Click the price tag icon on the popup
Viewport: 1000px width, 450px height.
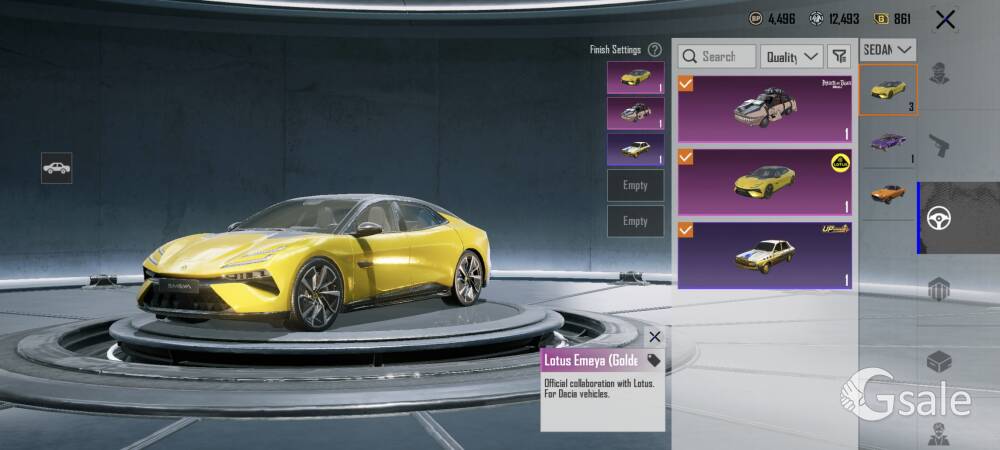tap(654, 360)
